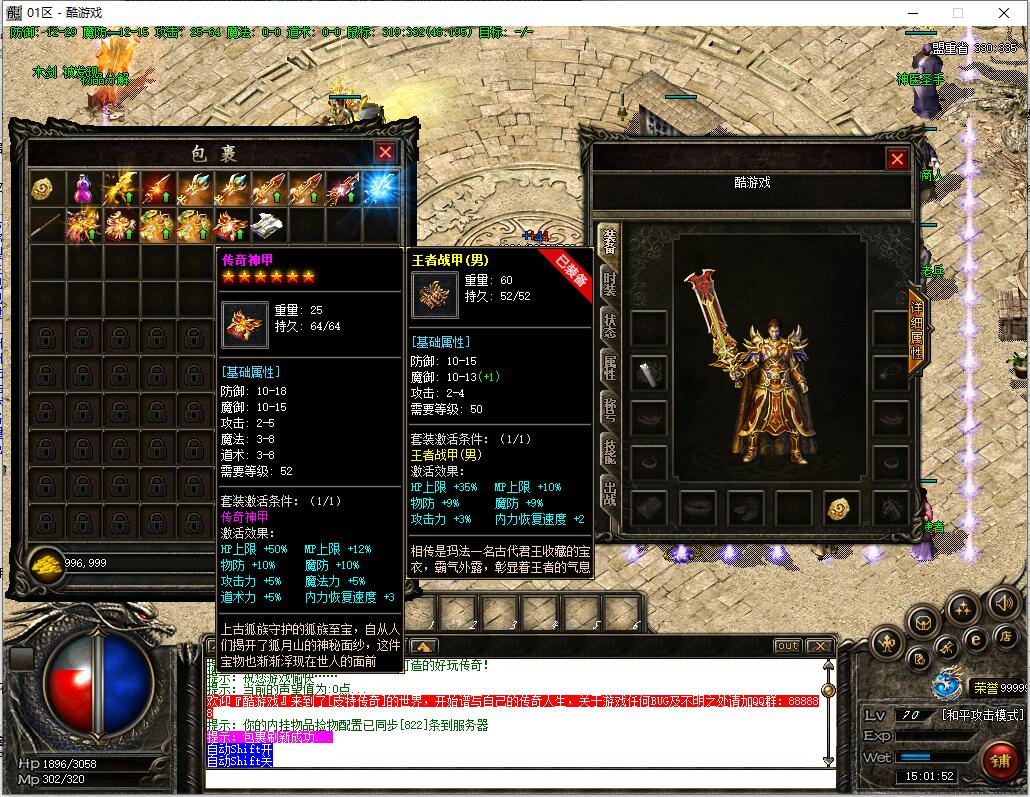Switch to the 时装 tab
Screen dimensions: 1030x797
(x=608, y=283)
